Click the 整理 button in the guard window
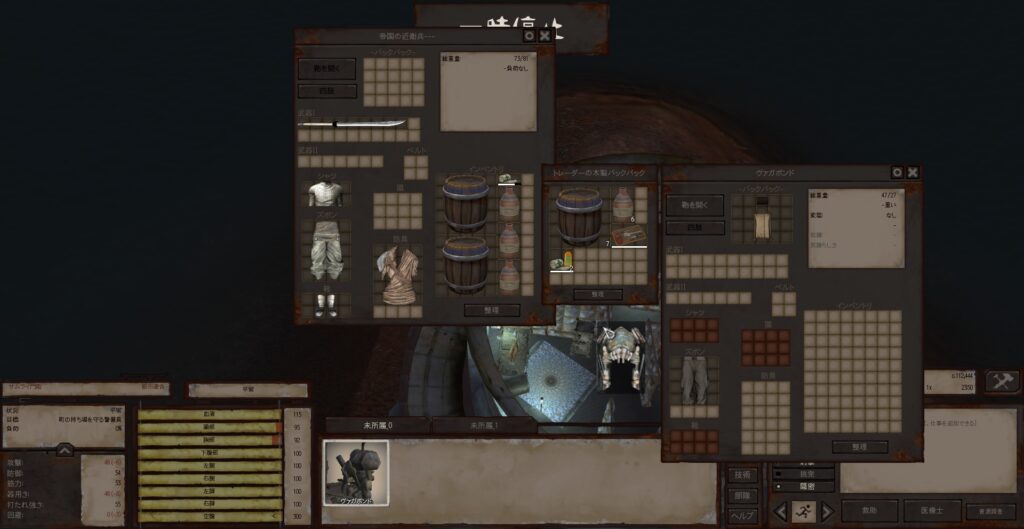Viewport: 1024px width, 529px height. click(x=492, y=310)
